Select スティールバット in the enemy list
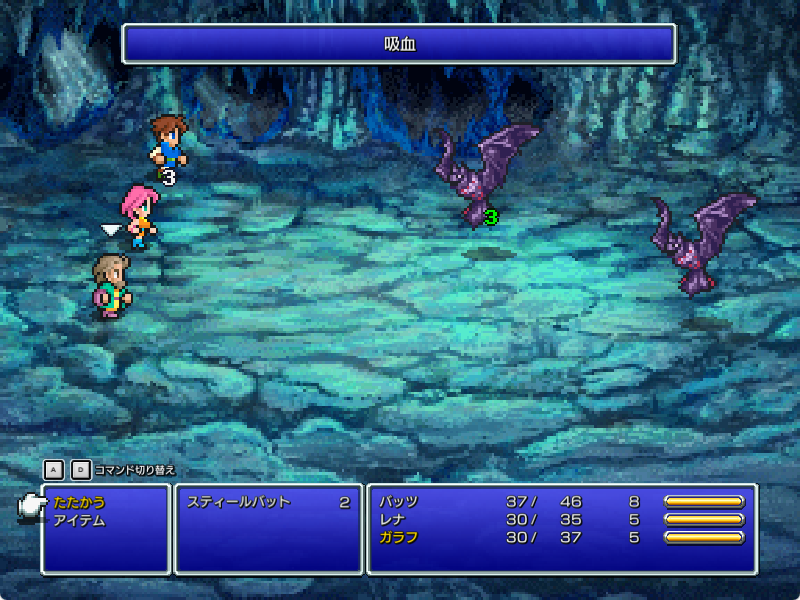 [x=238, y=502]
